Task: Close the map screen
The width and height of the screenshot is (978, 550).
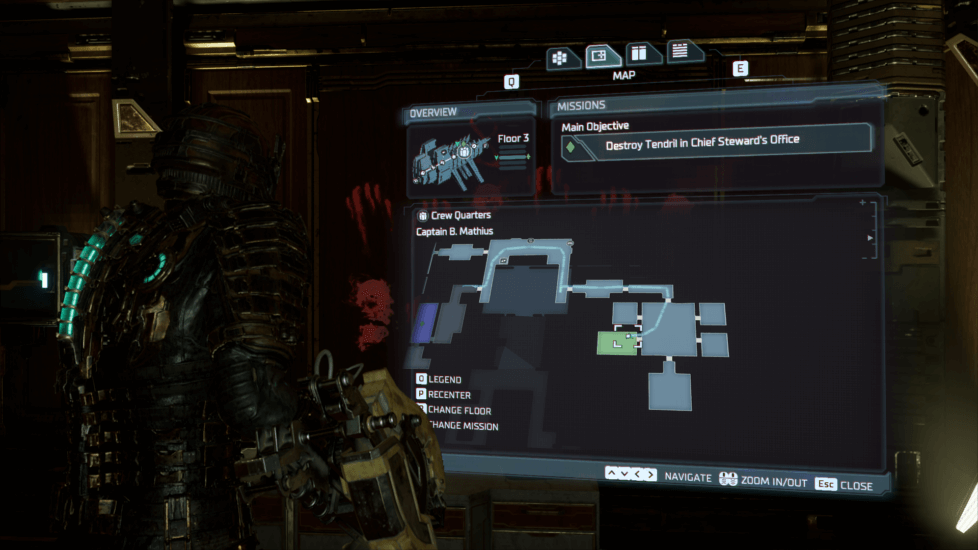Action: (x=843, y=485)
